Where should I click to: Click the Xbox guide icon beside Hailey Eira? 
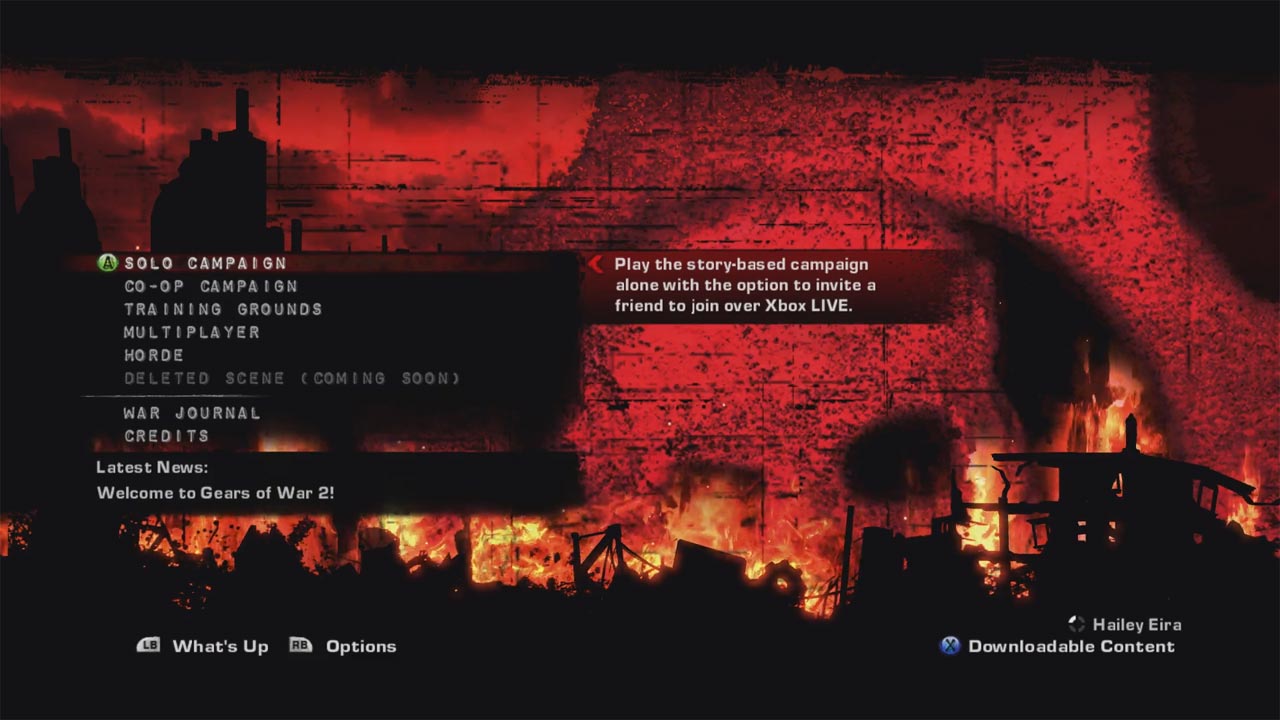click(1077, 625)
